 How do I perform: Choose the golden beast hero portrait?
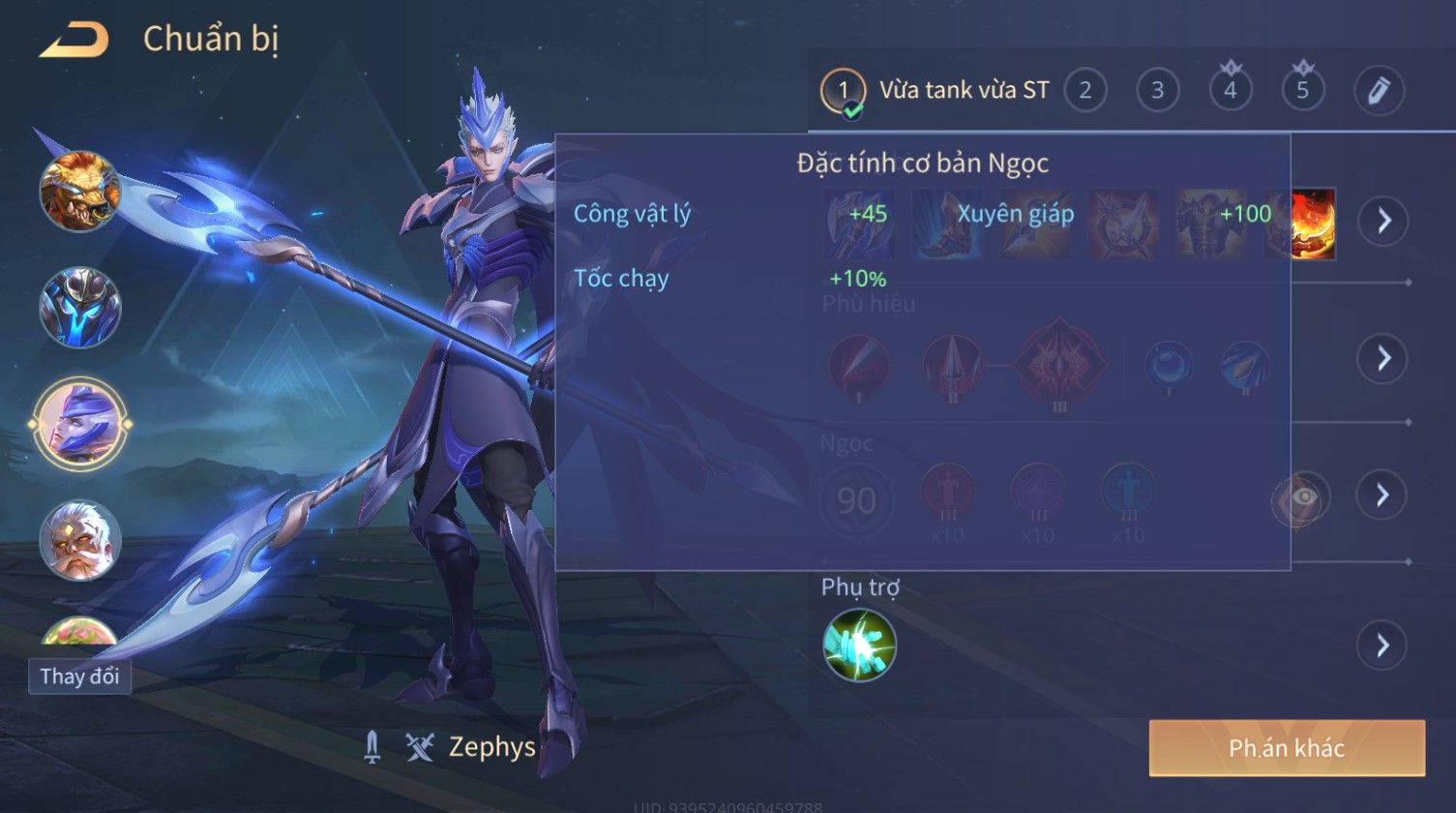pos(80,191)
